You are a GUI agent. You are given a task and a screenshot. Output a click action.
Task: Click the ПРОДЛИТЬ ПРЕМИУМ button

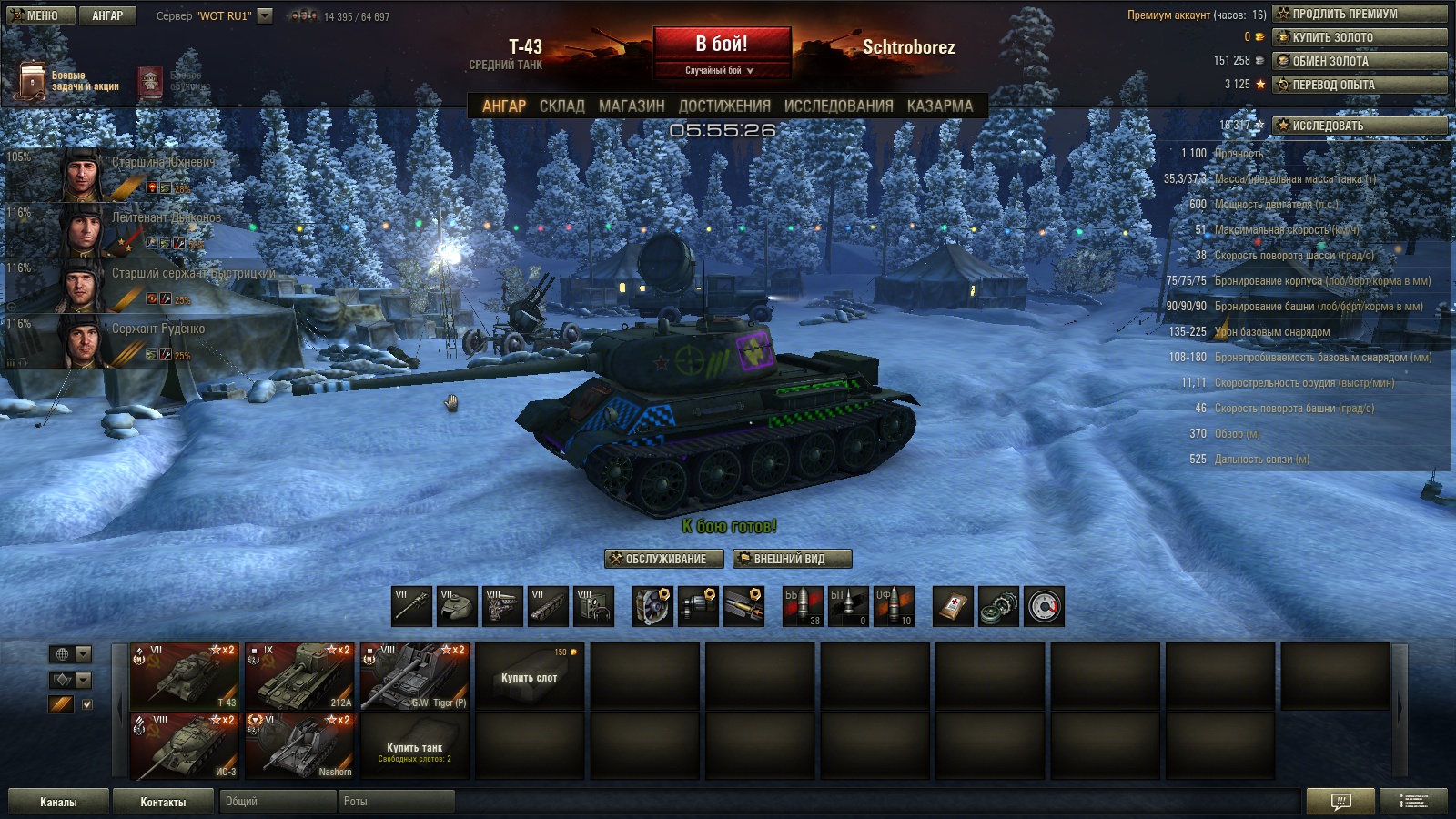pos(1360,14)
